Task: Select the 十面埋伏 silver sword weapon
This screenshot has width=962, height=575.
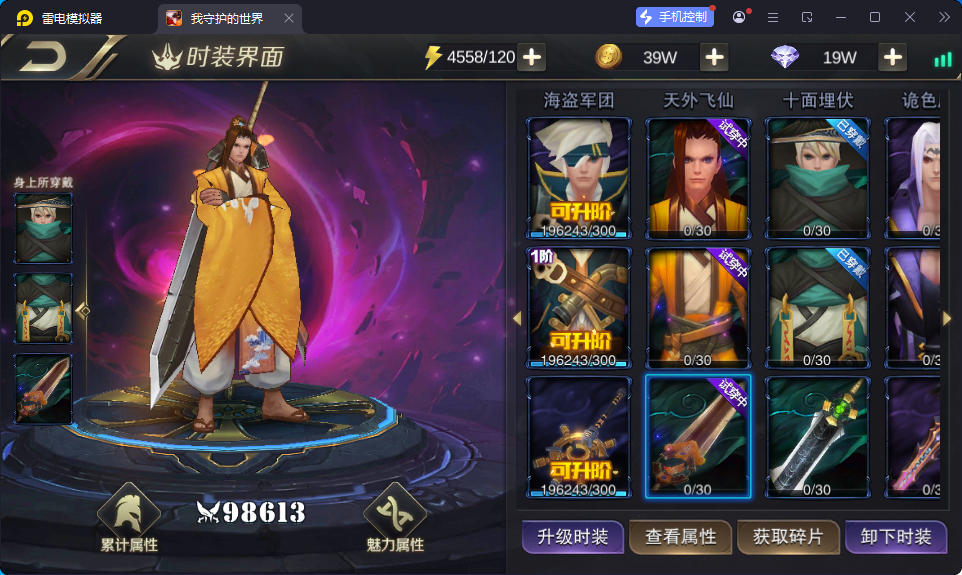Action: tap(817, 436)
